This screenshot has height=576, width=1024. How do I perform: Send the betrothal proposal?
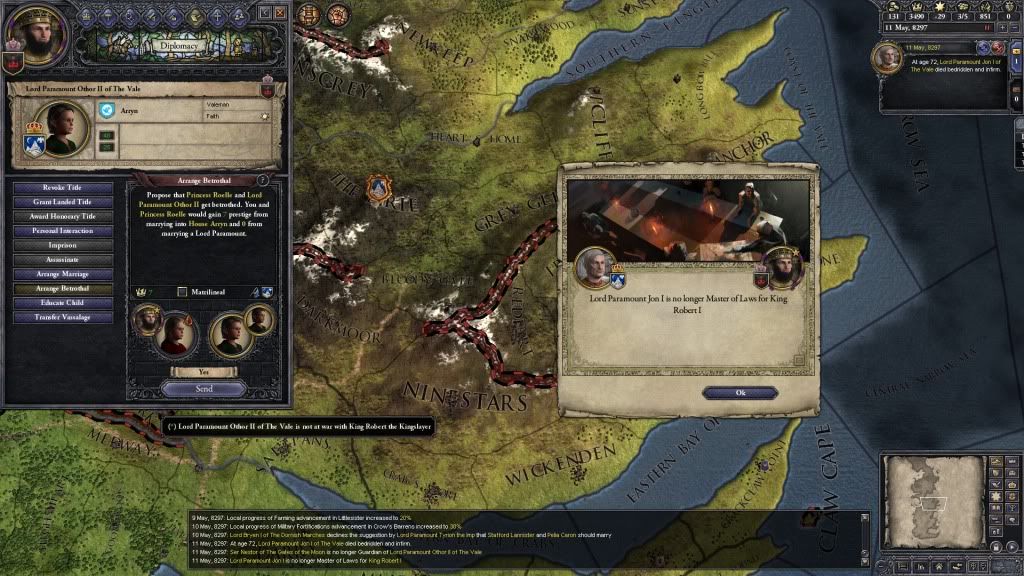[x=203, y=388]
